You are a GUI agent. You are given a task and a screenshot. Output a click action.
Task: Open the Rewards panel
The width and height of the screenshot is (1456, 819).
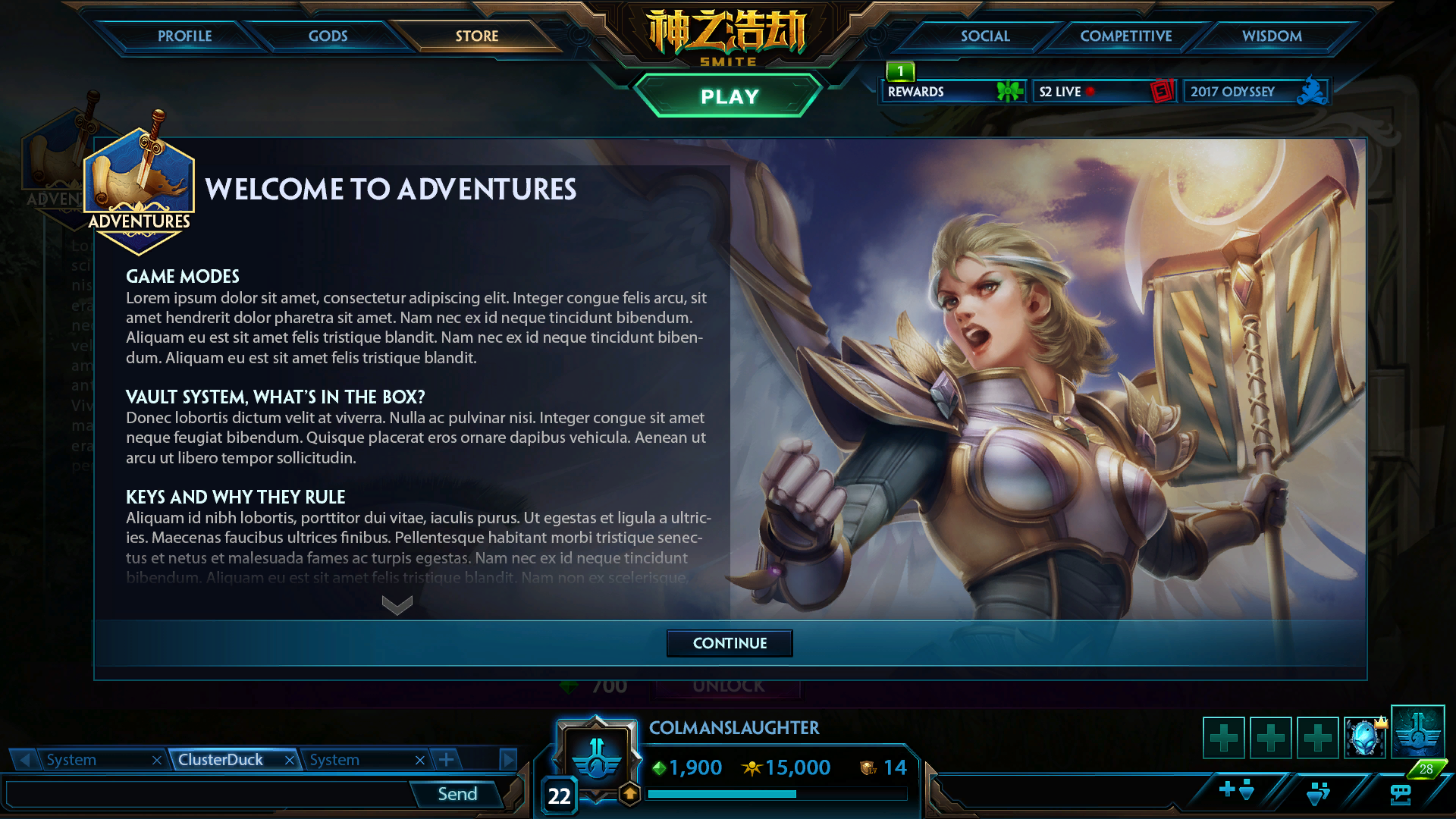(x=953, y=92)
